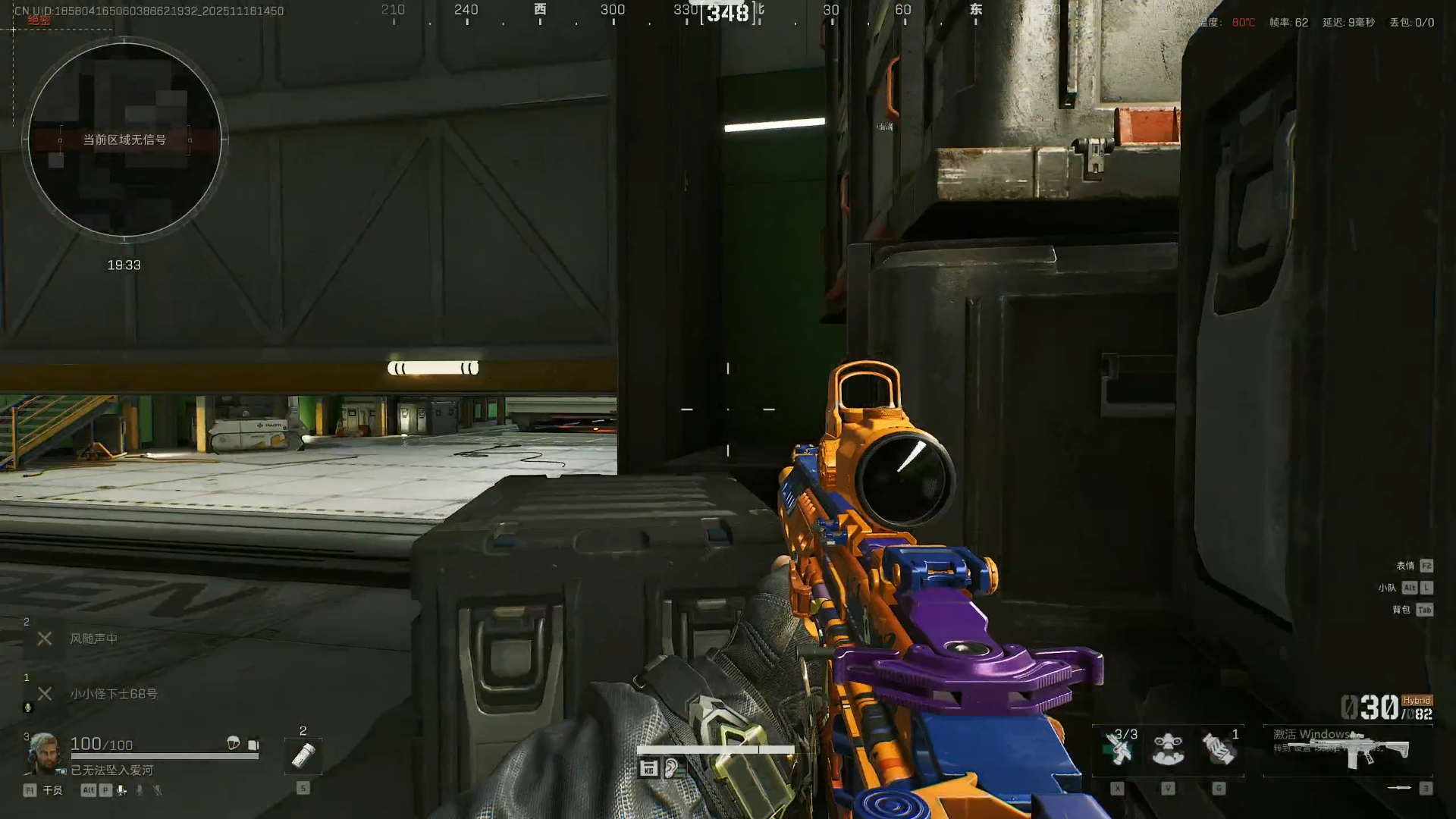Select the grenade canister slot
The height and width of the screenshot is (819, 1456).
click(x=1219, y=749)
